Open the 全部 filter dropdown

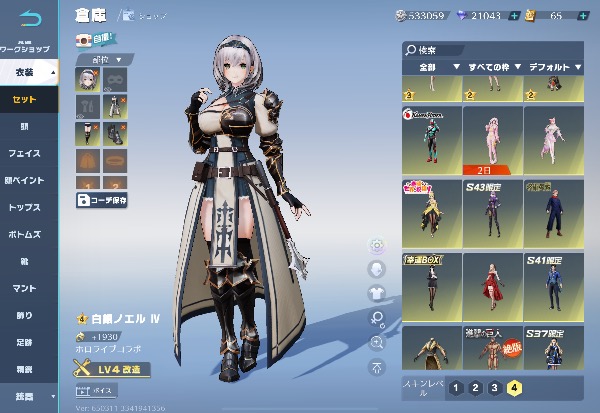point(430,66)
